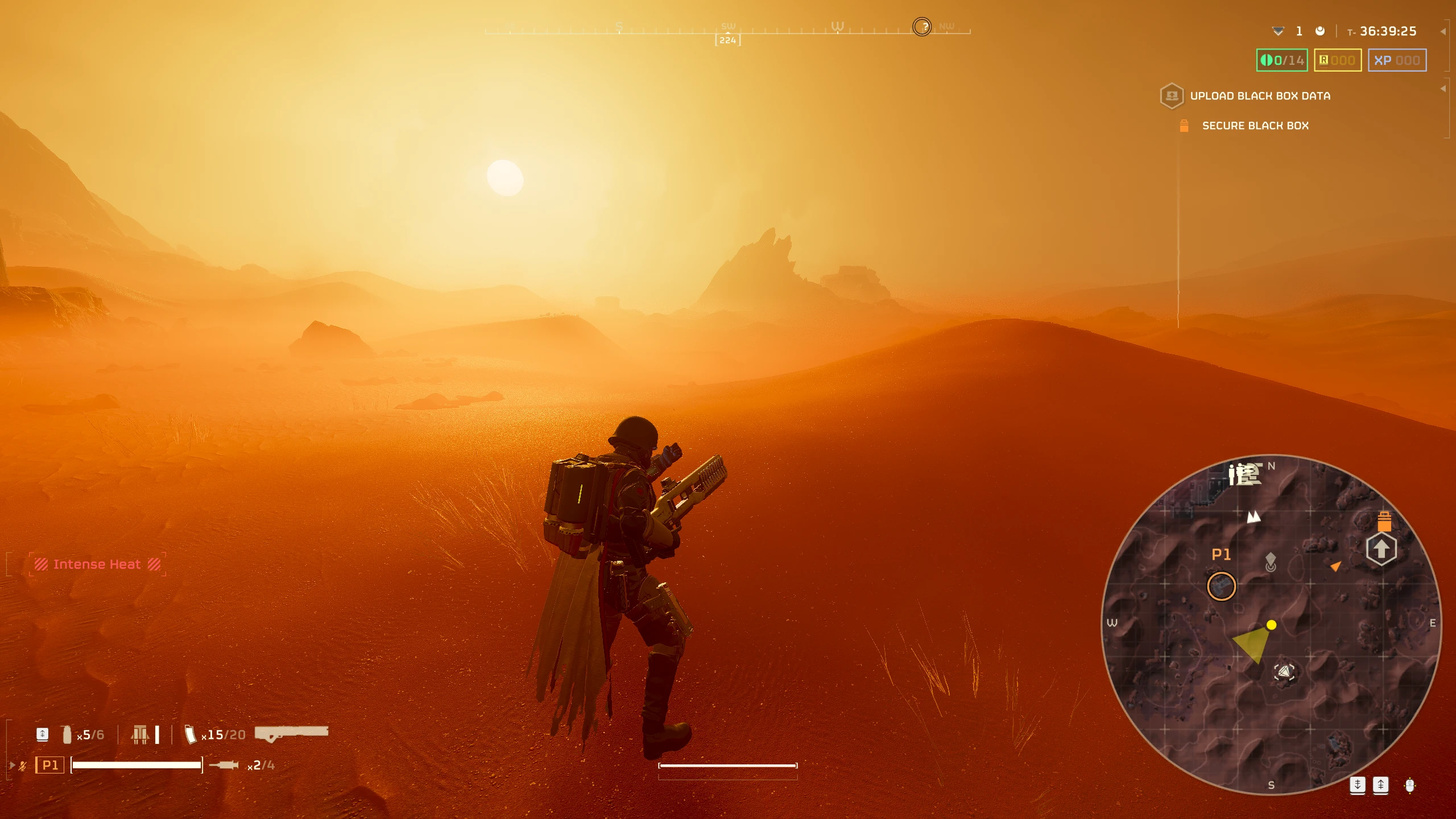This screenshot has height=819, width=1456.
Task: Toggle the muted microphone icon
Action: 23,766
